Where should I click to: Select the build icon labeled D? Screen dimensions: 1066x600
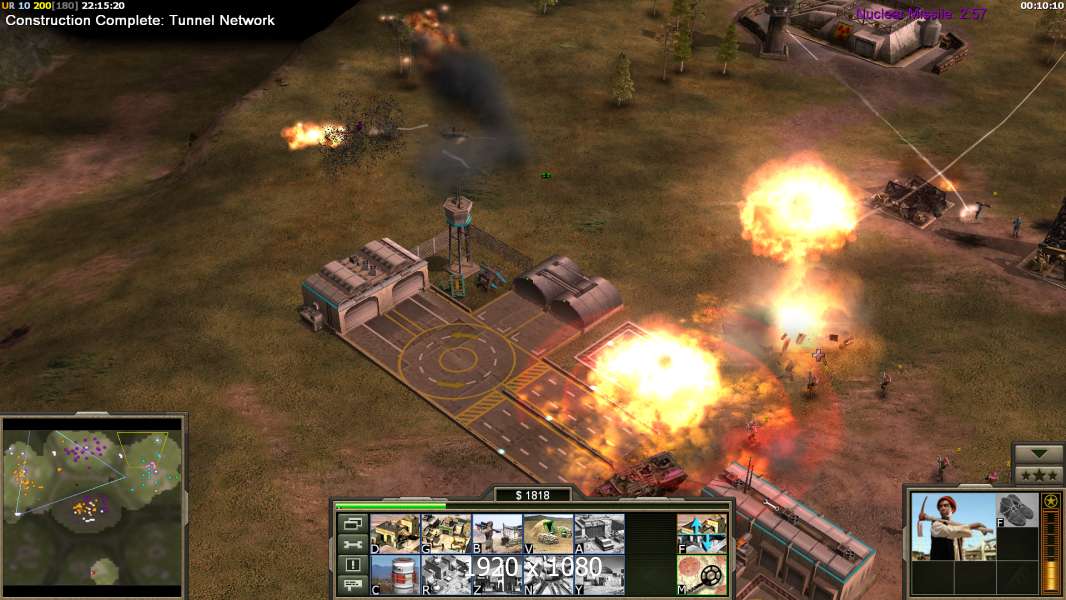[x=395, y=534]
